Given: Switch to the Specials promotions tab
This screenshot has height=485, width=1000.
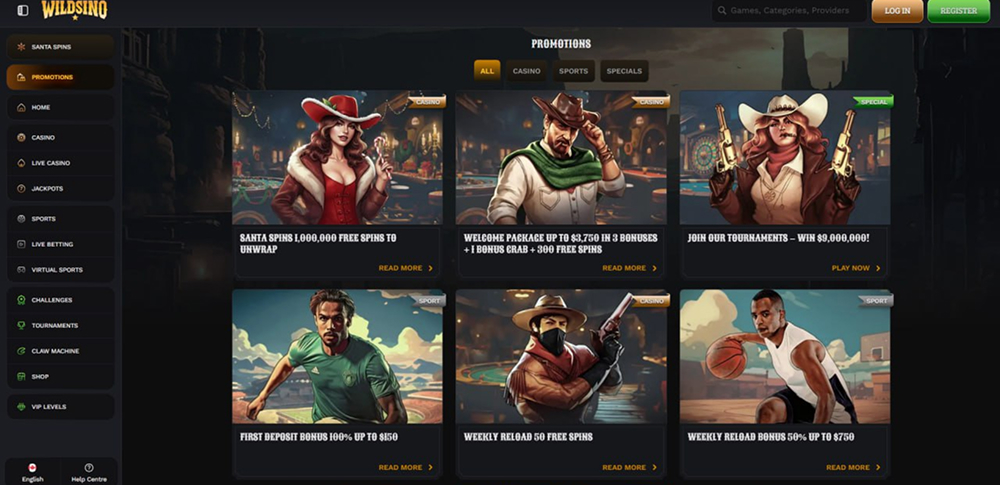Looking at the screenshot, I should tap(624, 71).
